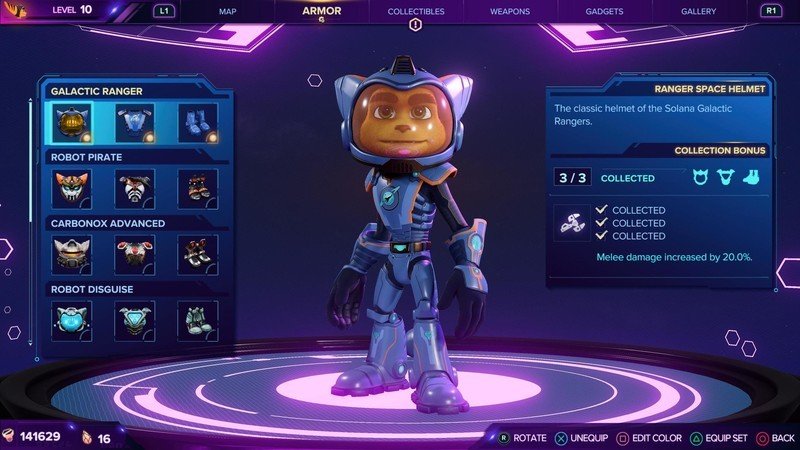
Task: Choose the Carbonox Advanced helmet slot
Action: point(72,254)
